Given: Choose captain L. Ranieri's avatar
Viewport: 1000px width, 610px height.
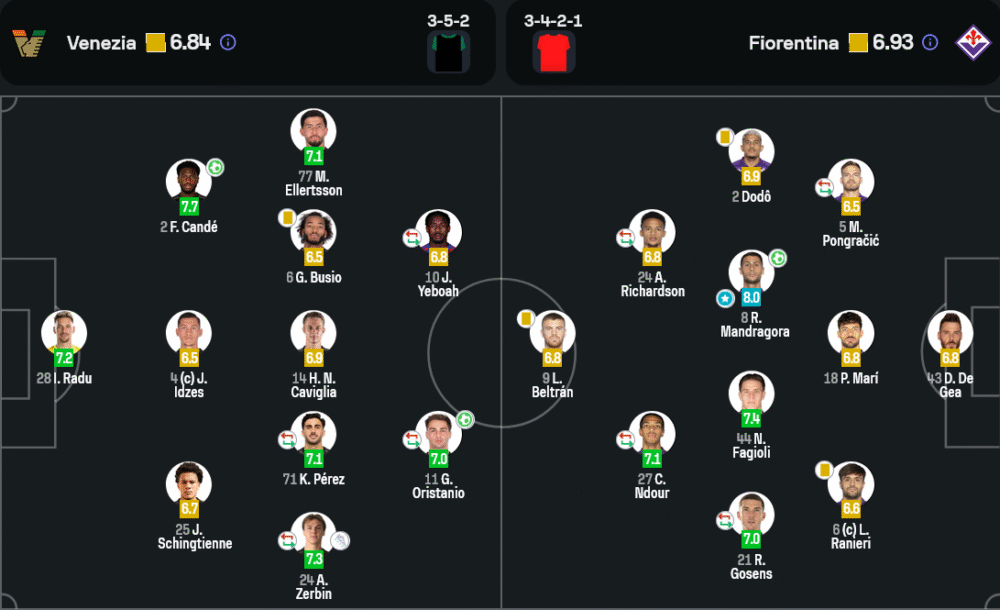Looking at the screenshot, I should [851, 485].
